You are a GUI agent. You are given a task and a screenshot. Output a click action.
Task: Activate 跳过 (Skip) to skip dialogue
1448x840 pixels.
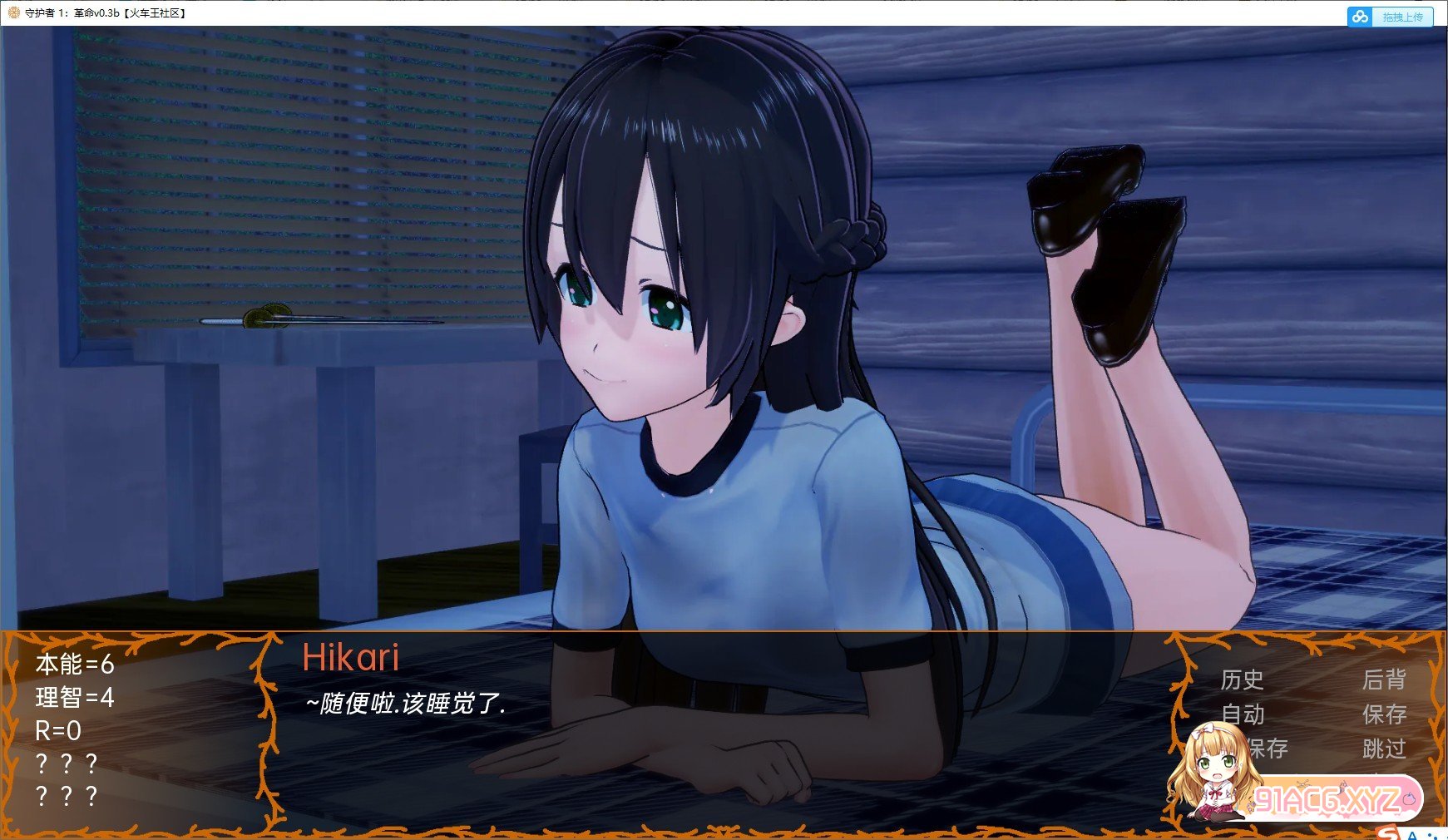(x=1384, y=749)
